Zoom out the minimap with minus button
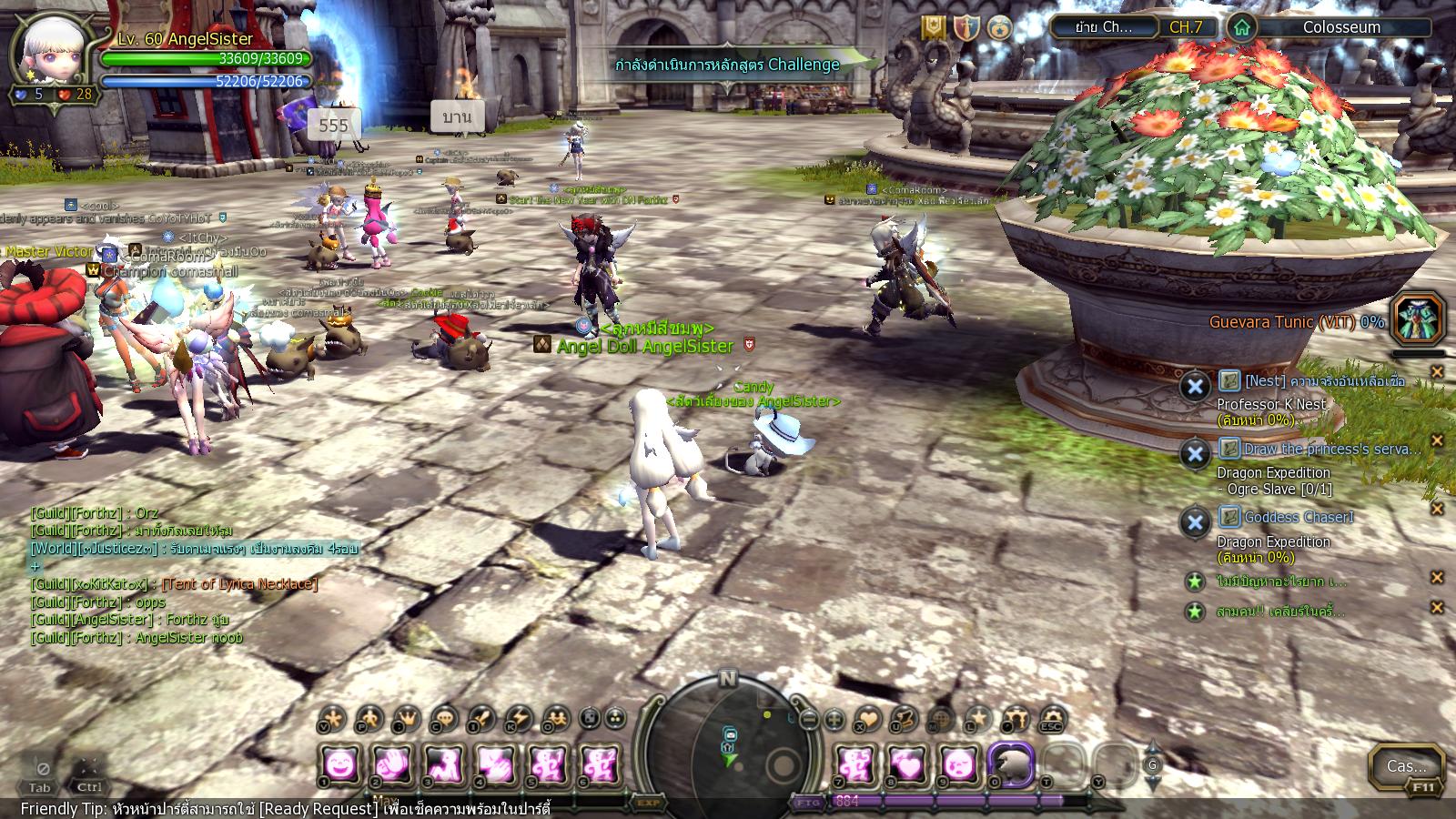This screenshot has height=819, width=1456. click(809, 720)
